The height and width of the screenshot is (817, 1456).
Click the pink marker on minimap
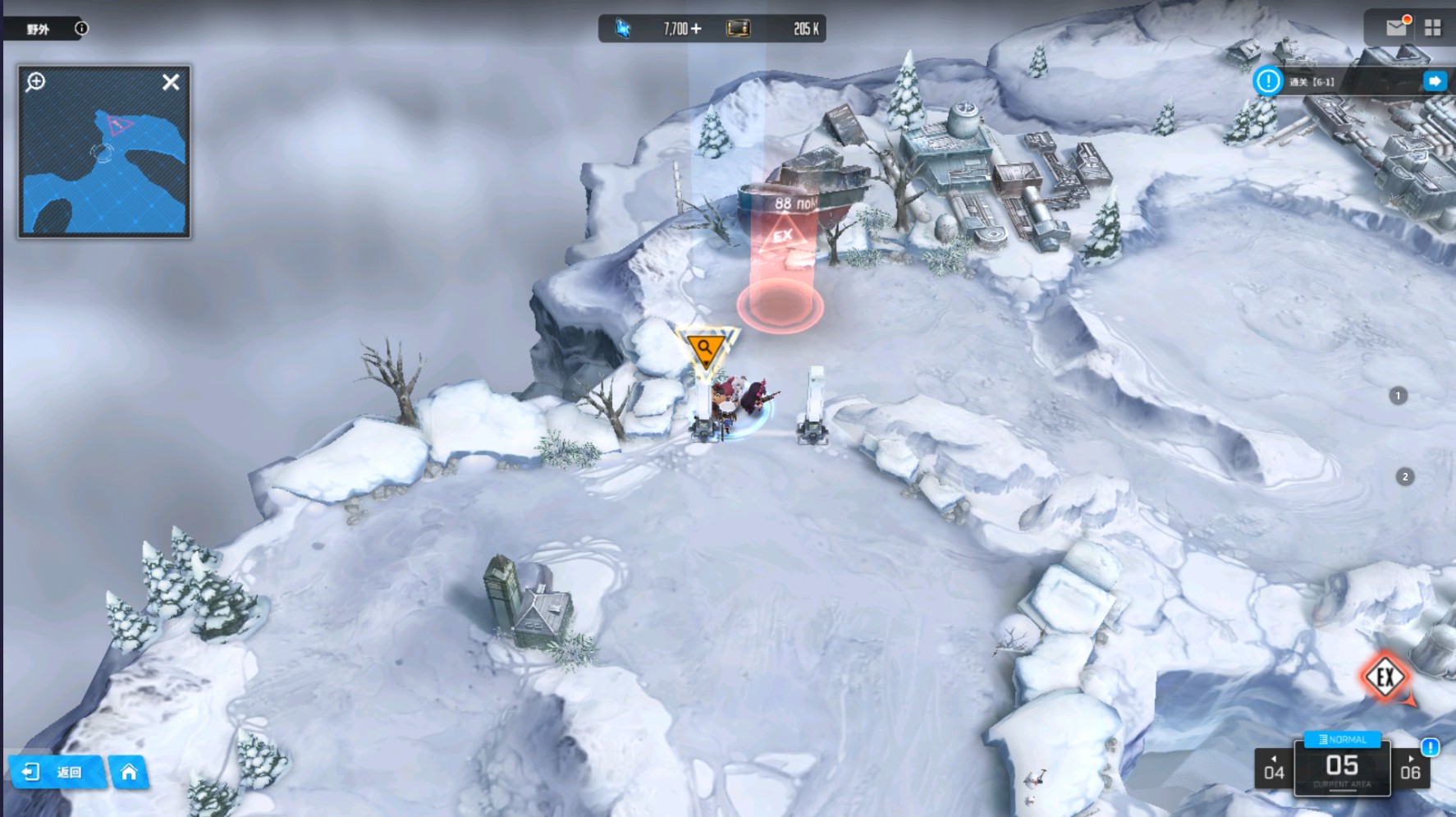119,126
